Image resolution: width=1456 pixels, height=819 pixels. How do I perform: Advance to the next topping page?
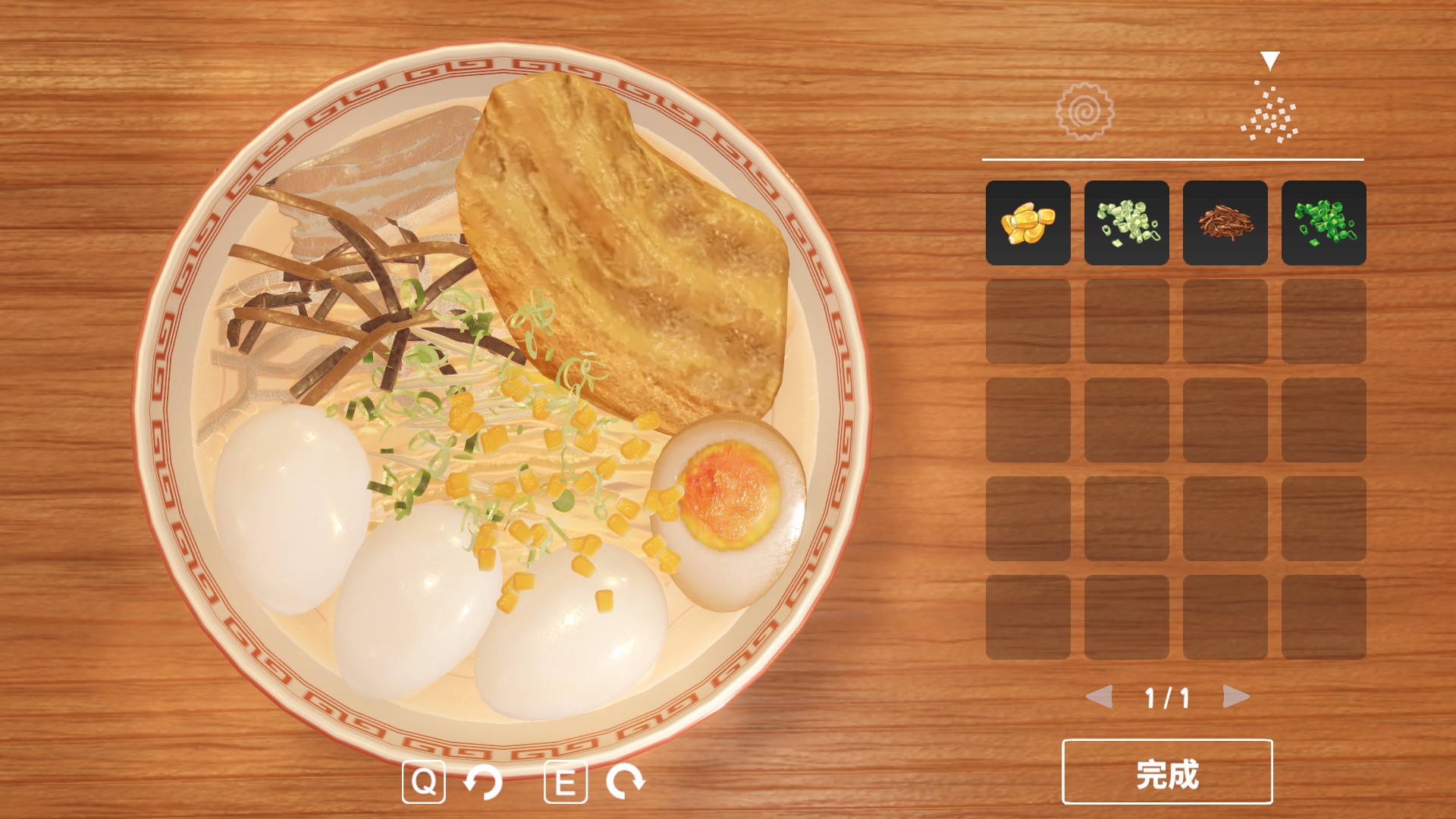coord(1235,696)
